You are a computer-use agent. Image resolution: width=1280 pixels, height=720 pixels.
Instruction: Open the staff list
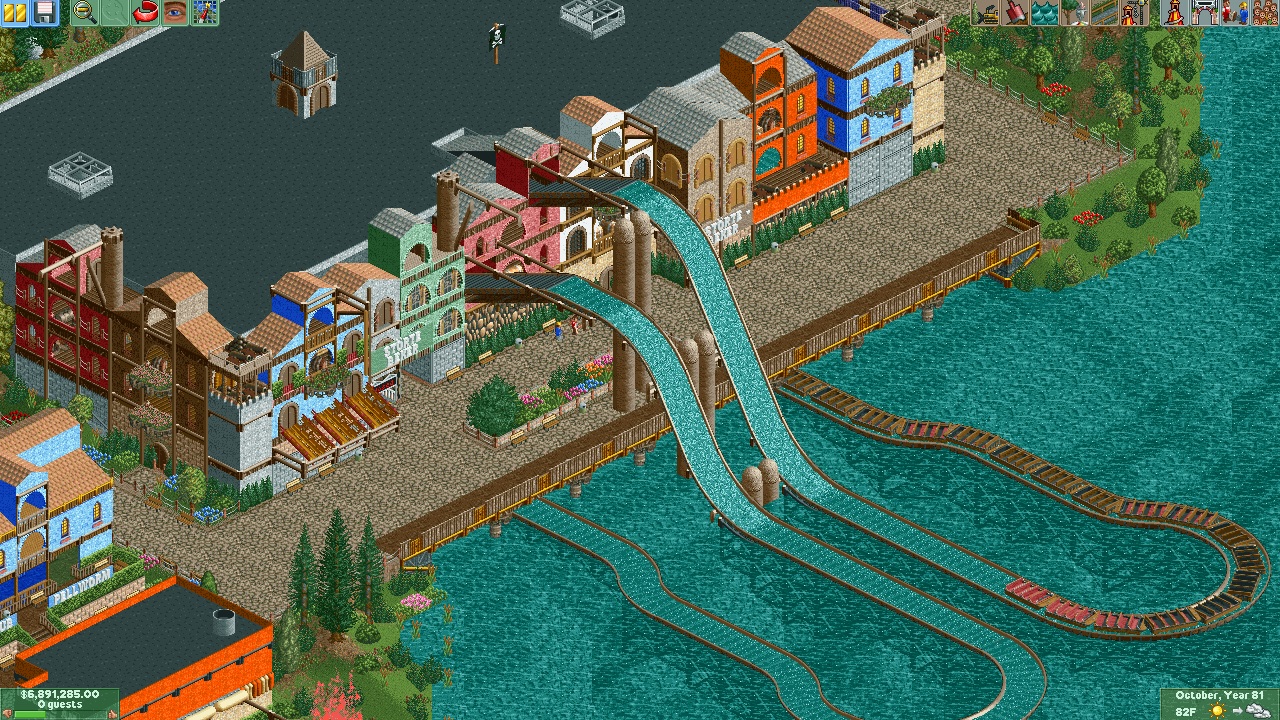[x=1232, y=12]
